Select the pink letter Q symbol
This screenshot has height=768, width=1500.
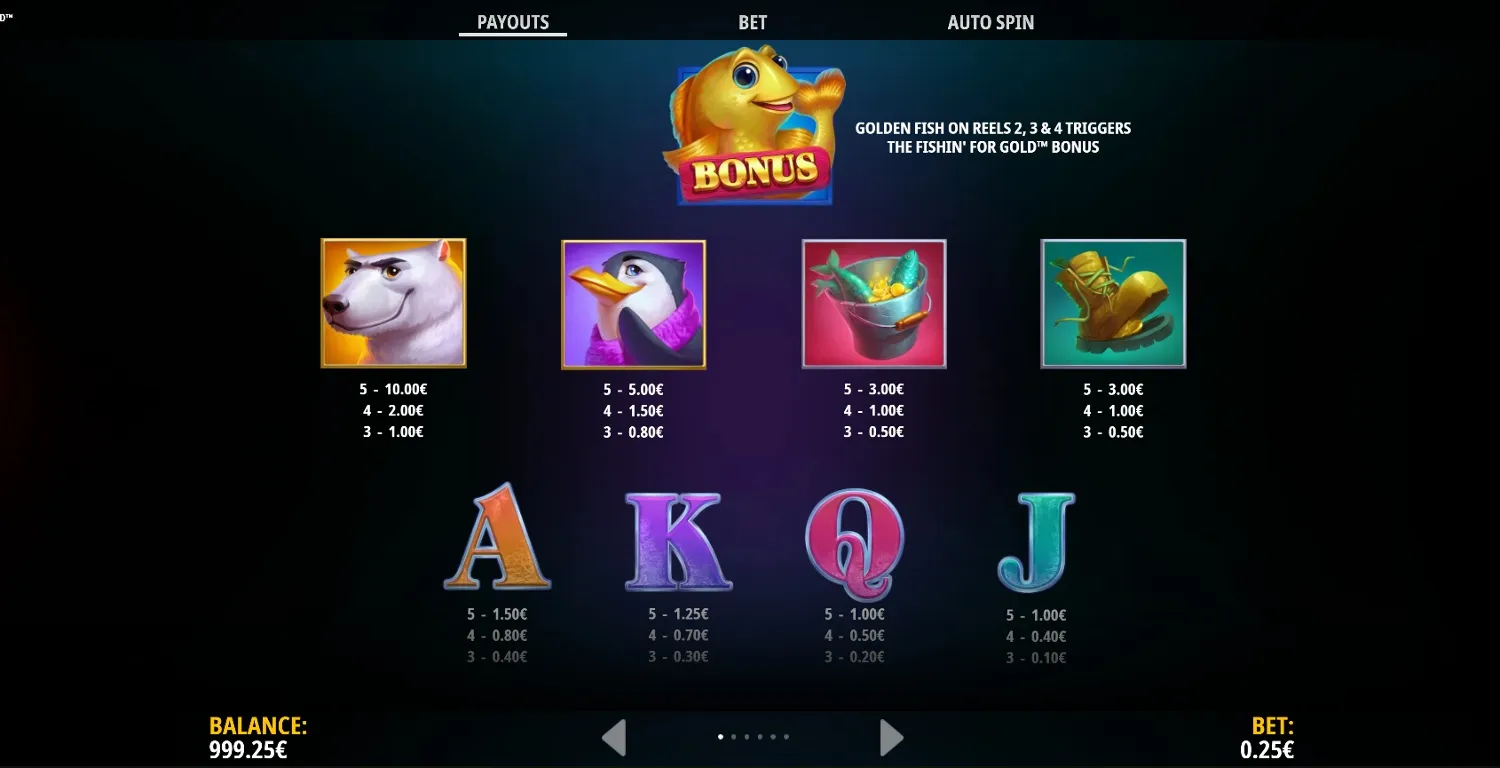[x=855, y=540]
